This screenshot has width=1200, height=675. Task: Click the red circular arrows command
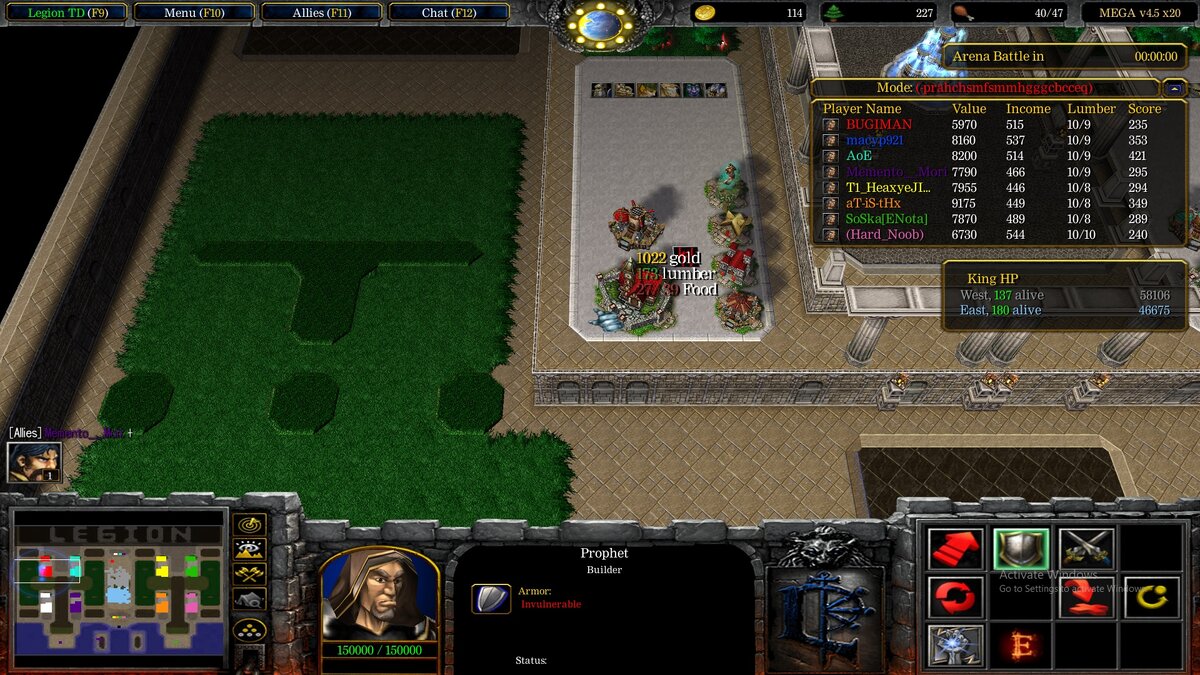[955, 598]
